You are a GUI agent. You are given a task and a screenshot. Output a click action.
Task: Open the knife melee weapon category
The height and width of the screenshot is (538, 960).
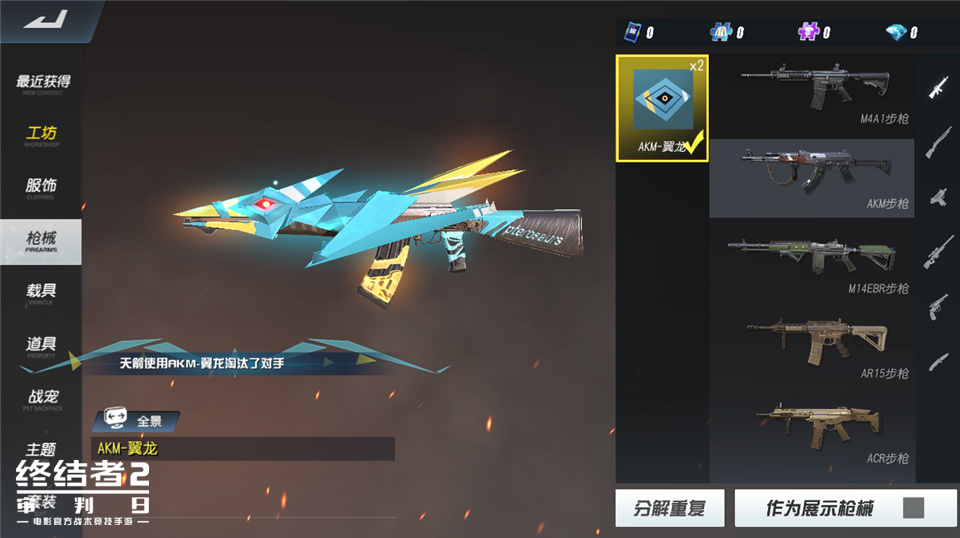point(938,359)
